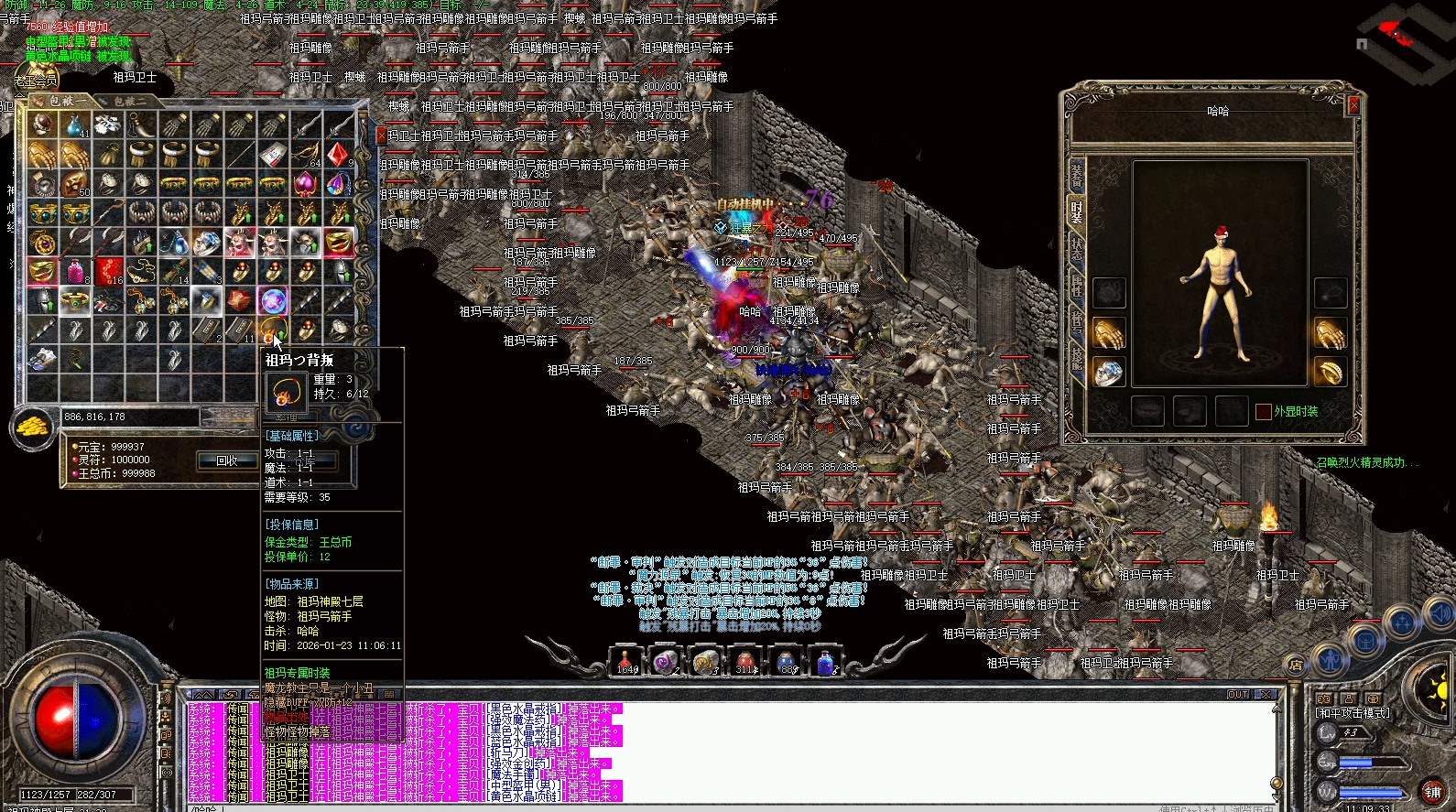This screenshot has height=812, width=1456.
Task: Select the glowing purple orb item in the bag
Action: click(273, 300)
